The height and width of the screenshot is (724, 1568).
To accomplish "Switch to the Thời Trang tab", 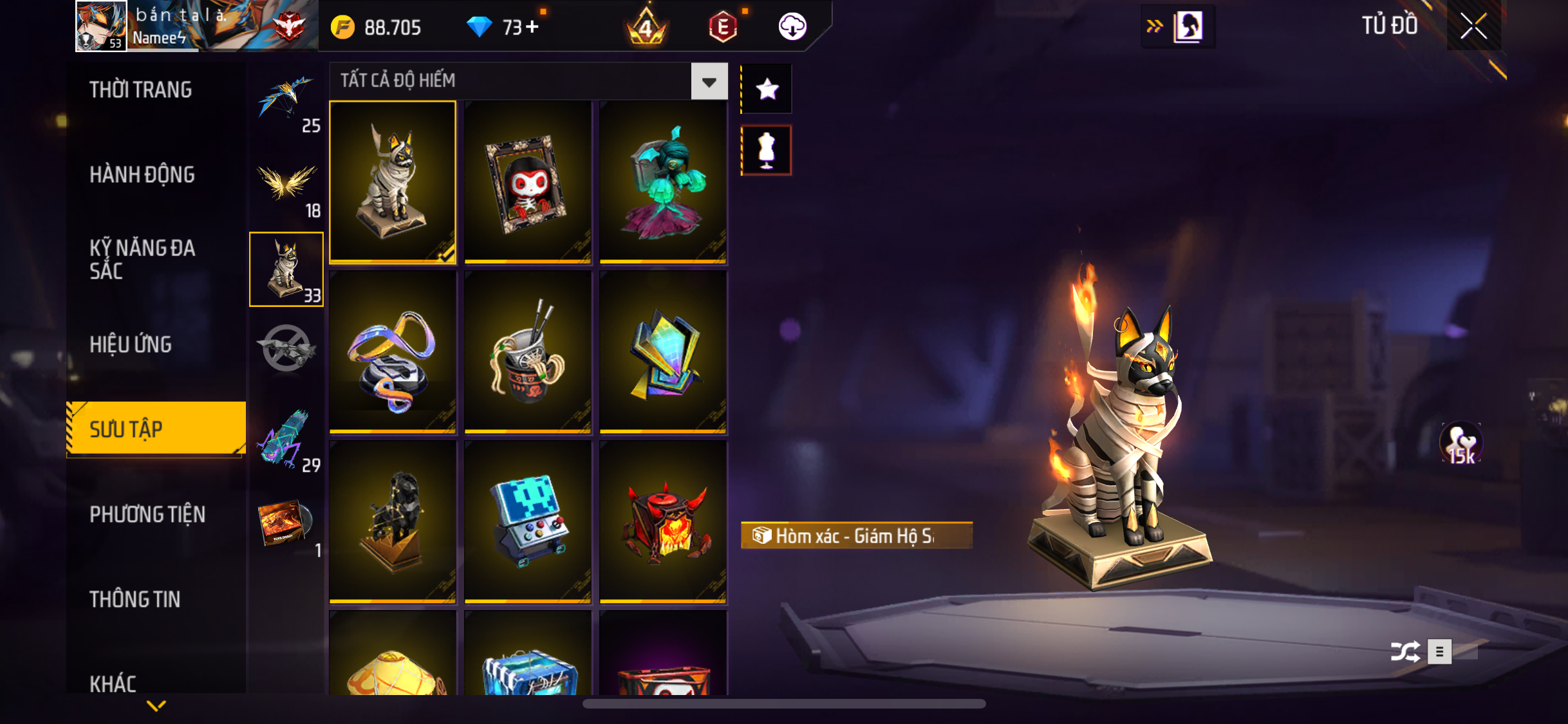I will pyautogui.click(x=140, y=89).
